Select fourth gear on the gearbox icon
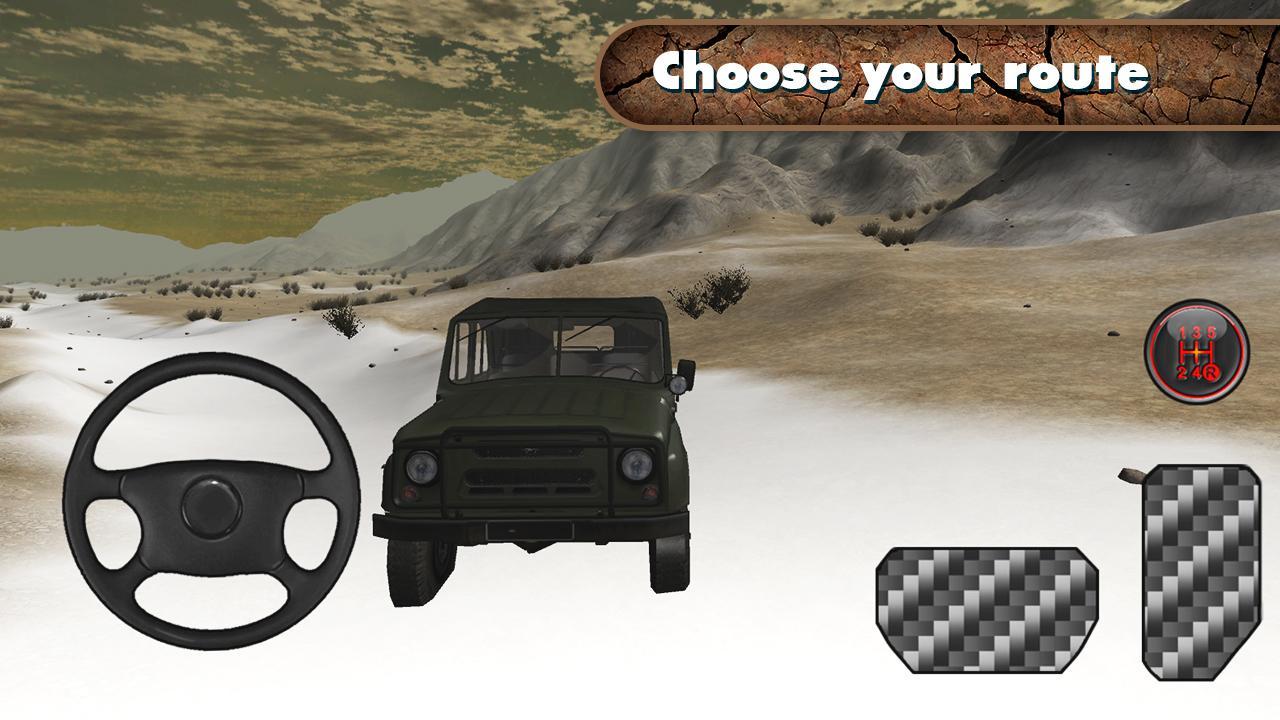This screenshot has width=1280, height=720. [x=1197, y=372]
